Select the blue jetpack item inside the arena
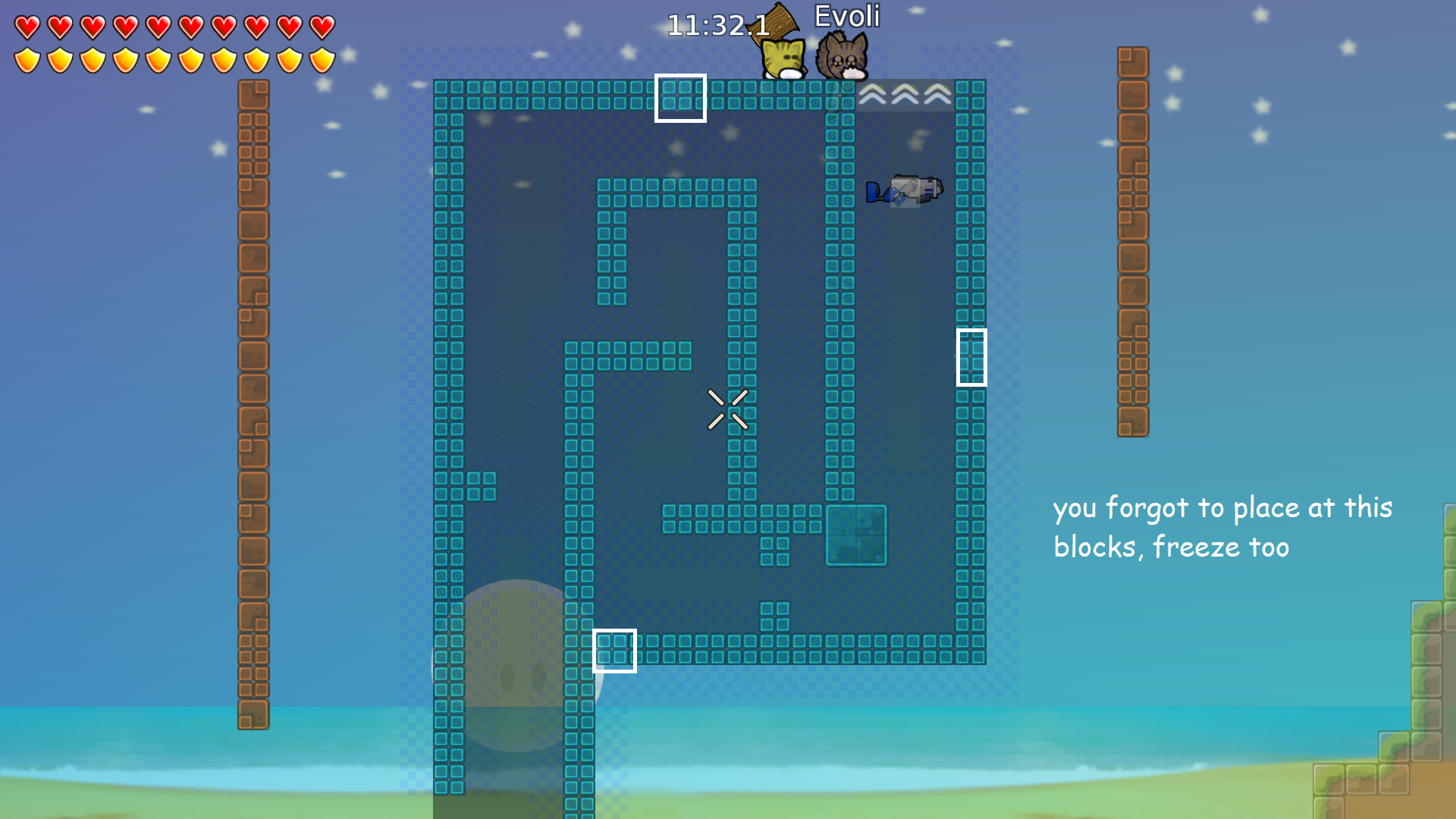 (x=904, y=192)
